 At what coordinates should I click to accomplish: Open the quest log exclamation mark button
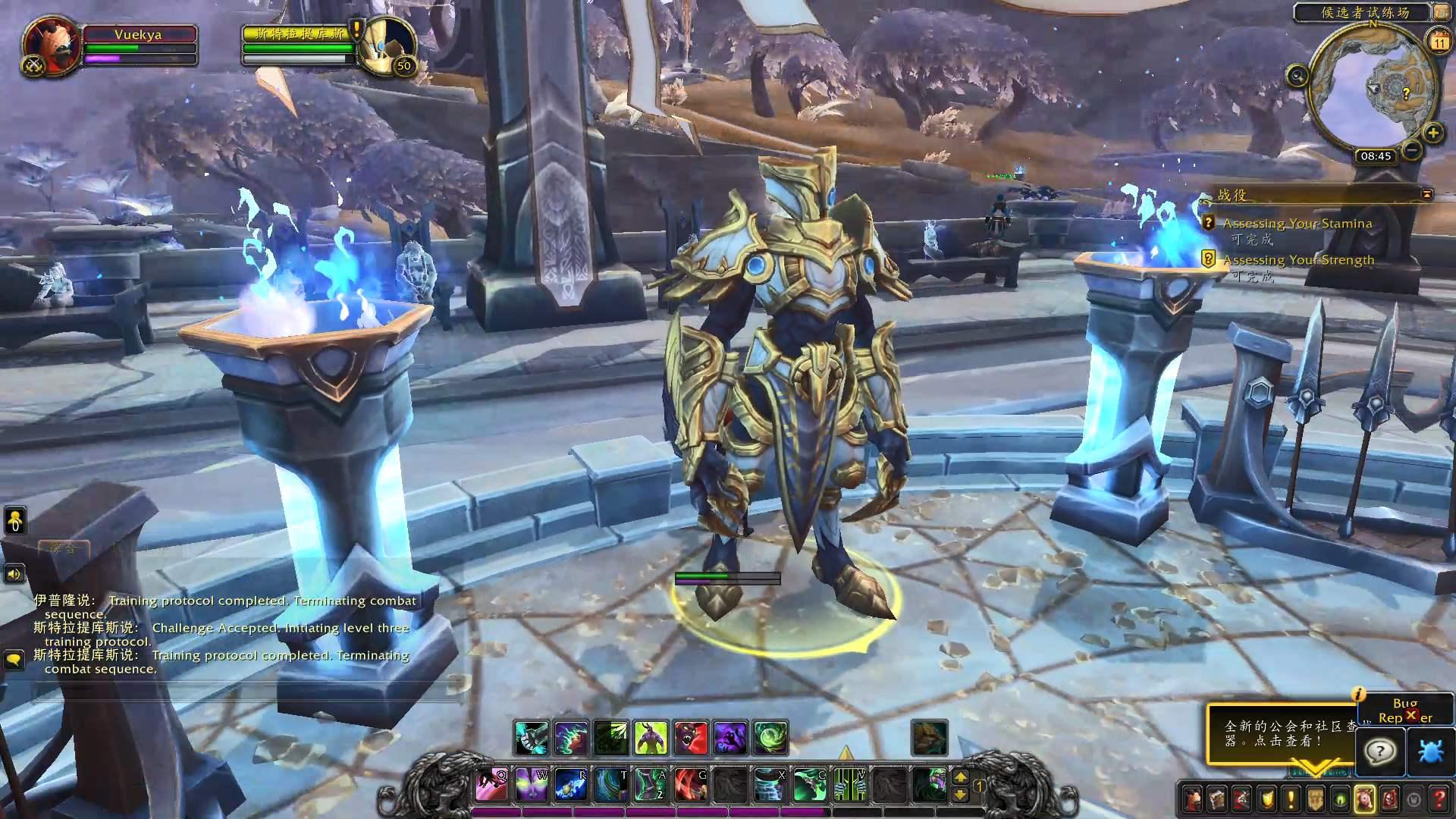click(1290, 799)
